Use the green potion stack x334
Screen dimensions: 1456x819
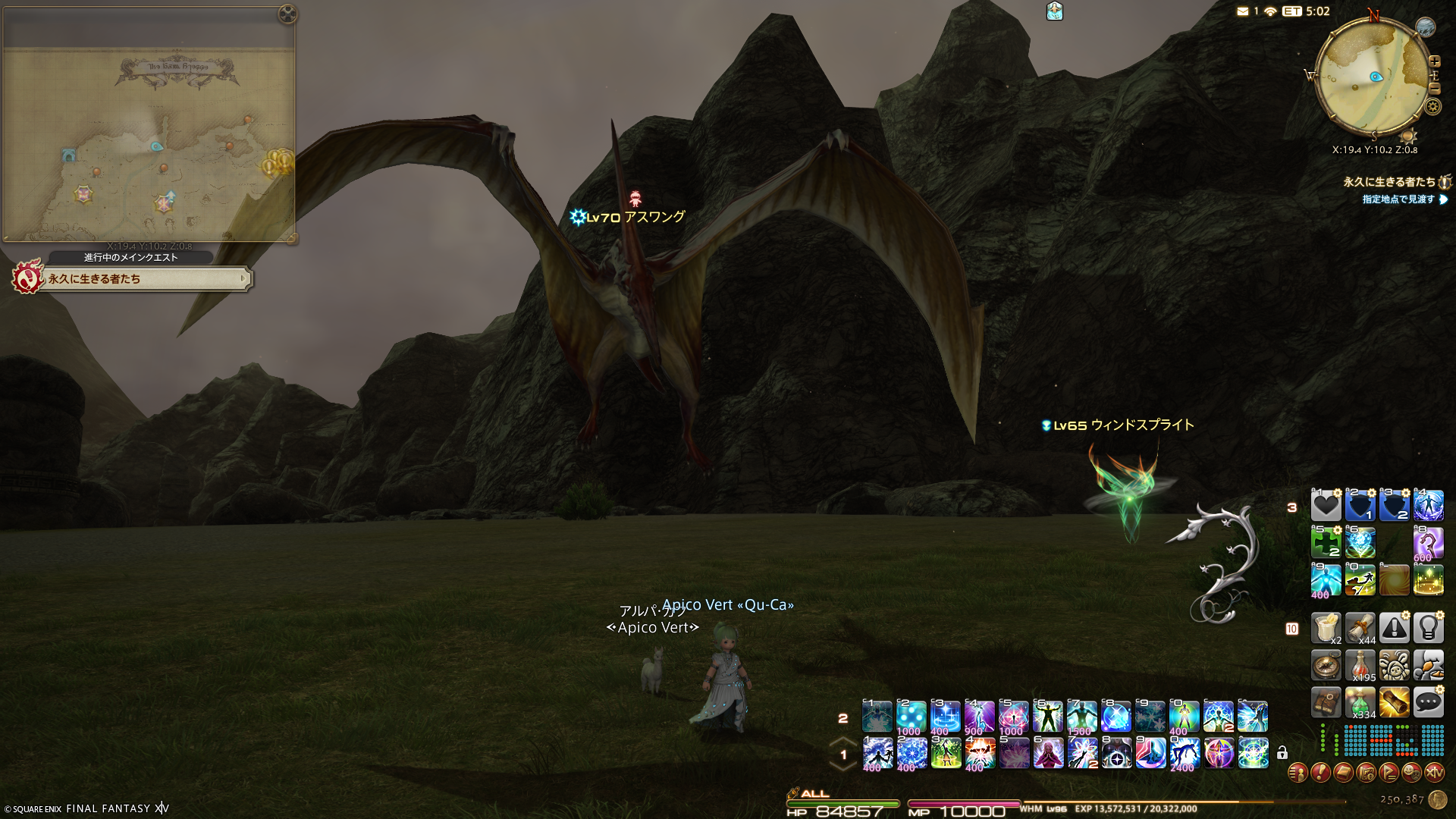coord(1360,702)
